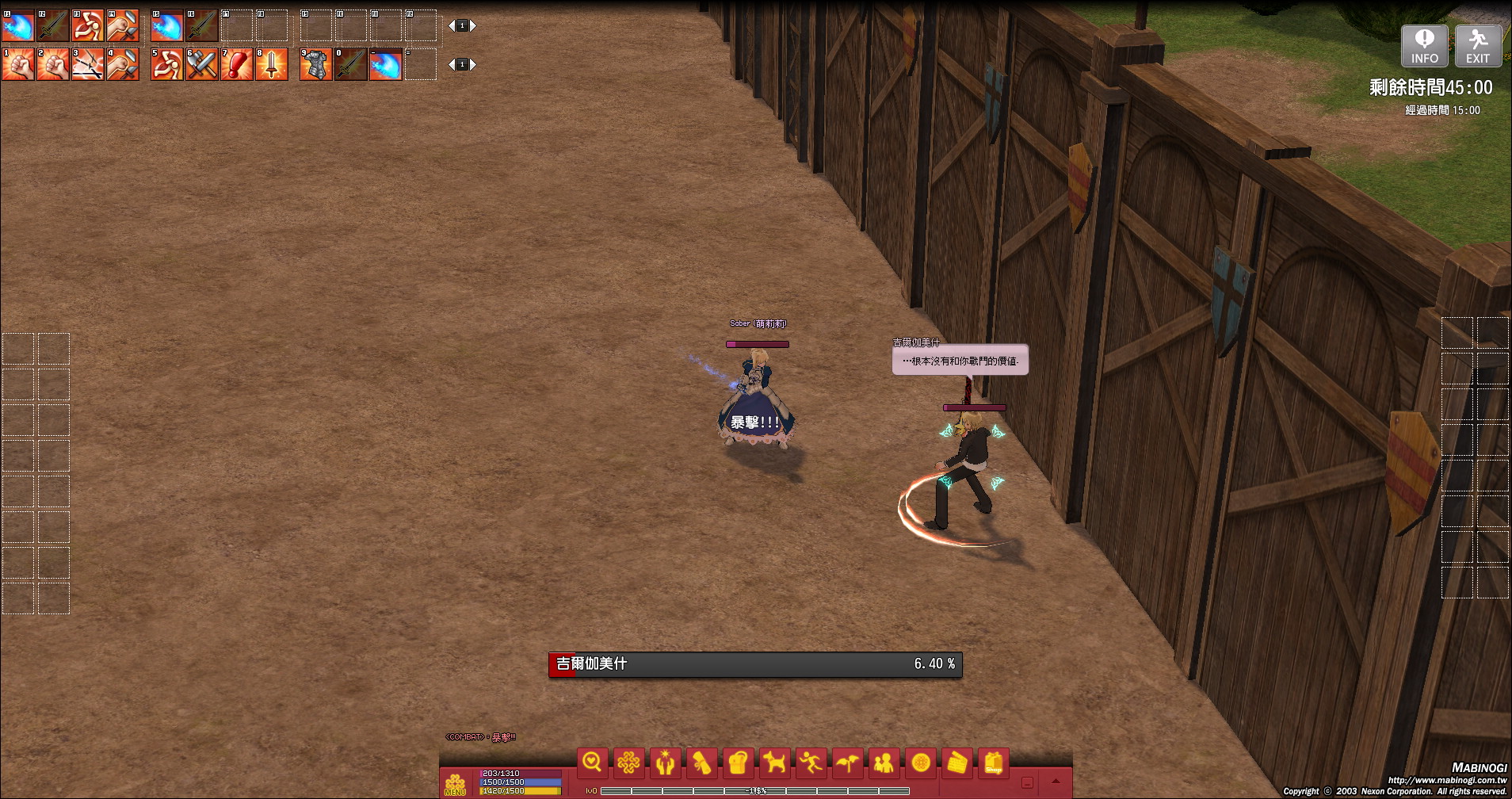Click the heart magnifier icon
This screenshot has height=799, width=1512.
click(592, 763)
